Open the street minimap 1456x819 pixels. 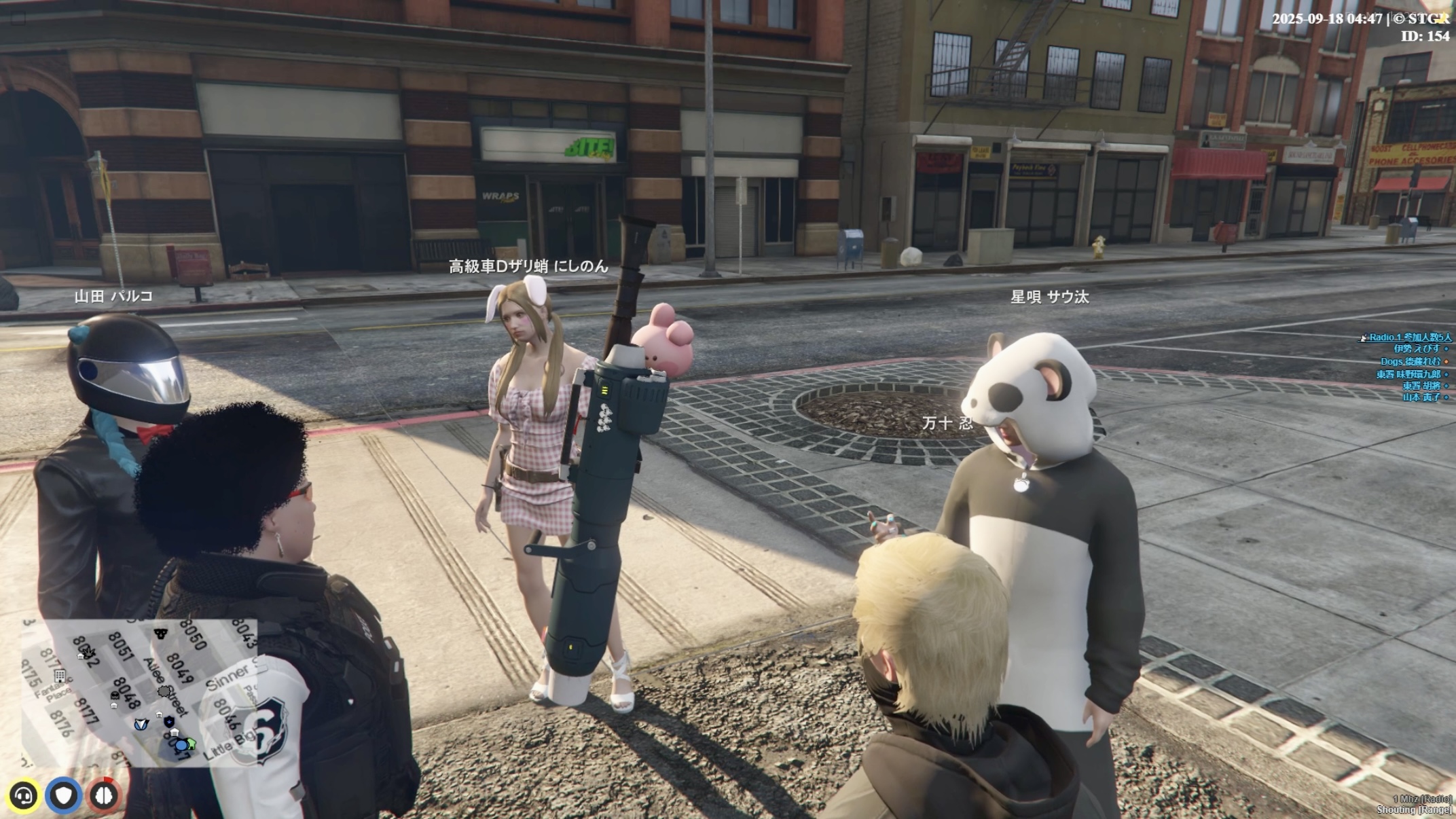click(139, 693)
